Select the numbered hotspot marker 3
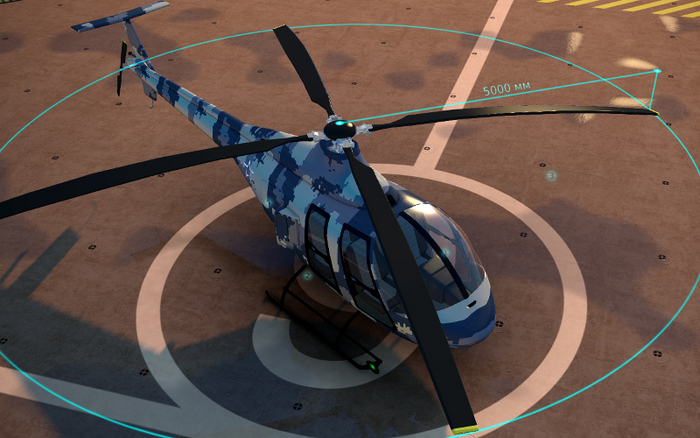700x438 pixels. pyautogui.click(x=551, y=176)
